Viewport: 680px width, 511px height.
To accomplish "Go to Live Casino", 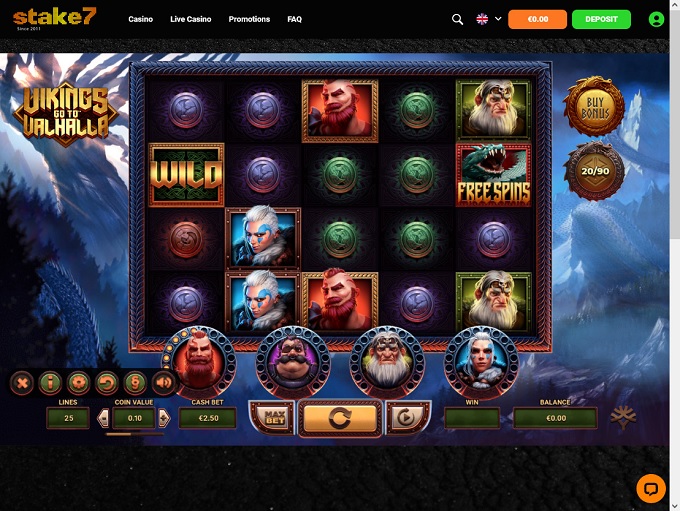I will [x=190, y=19].
